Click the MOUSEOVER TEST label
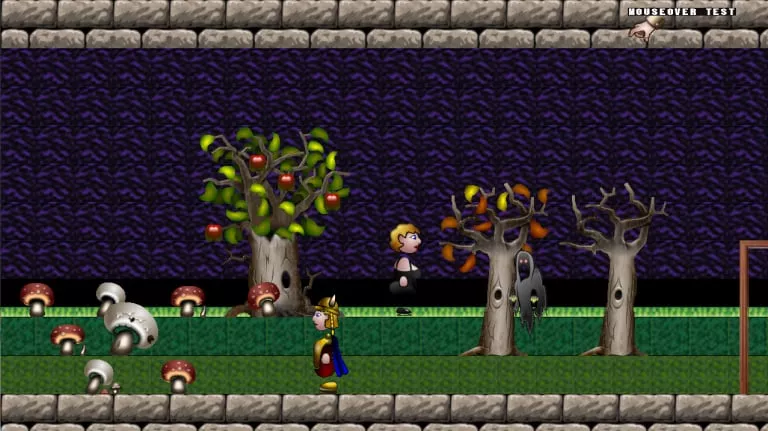 (x=681, y=12)
